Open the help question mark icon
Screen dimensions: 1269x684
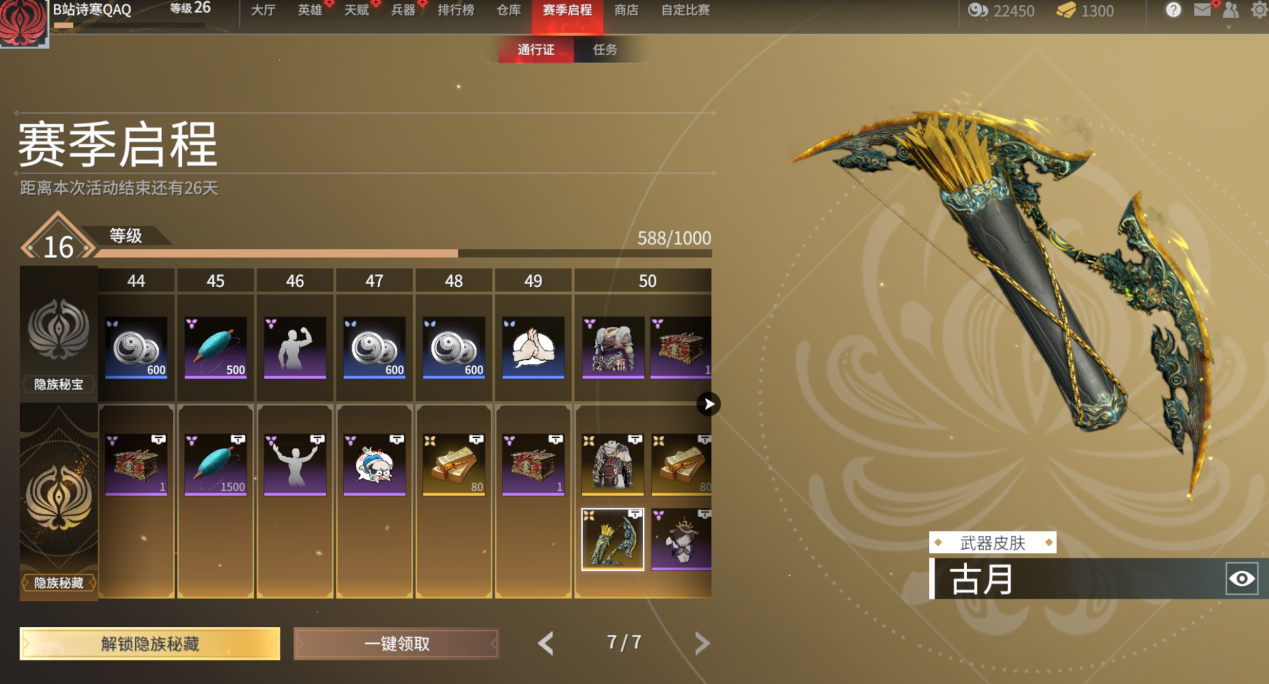pos(1173,10)
